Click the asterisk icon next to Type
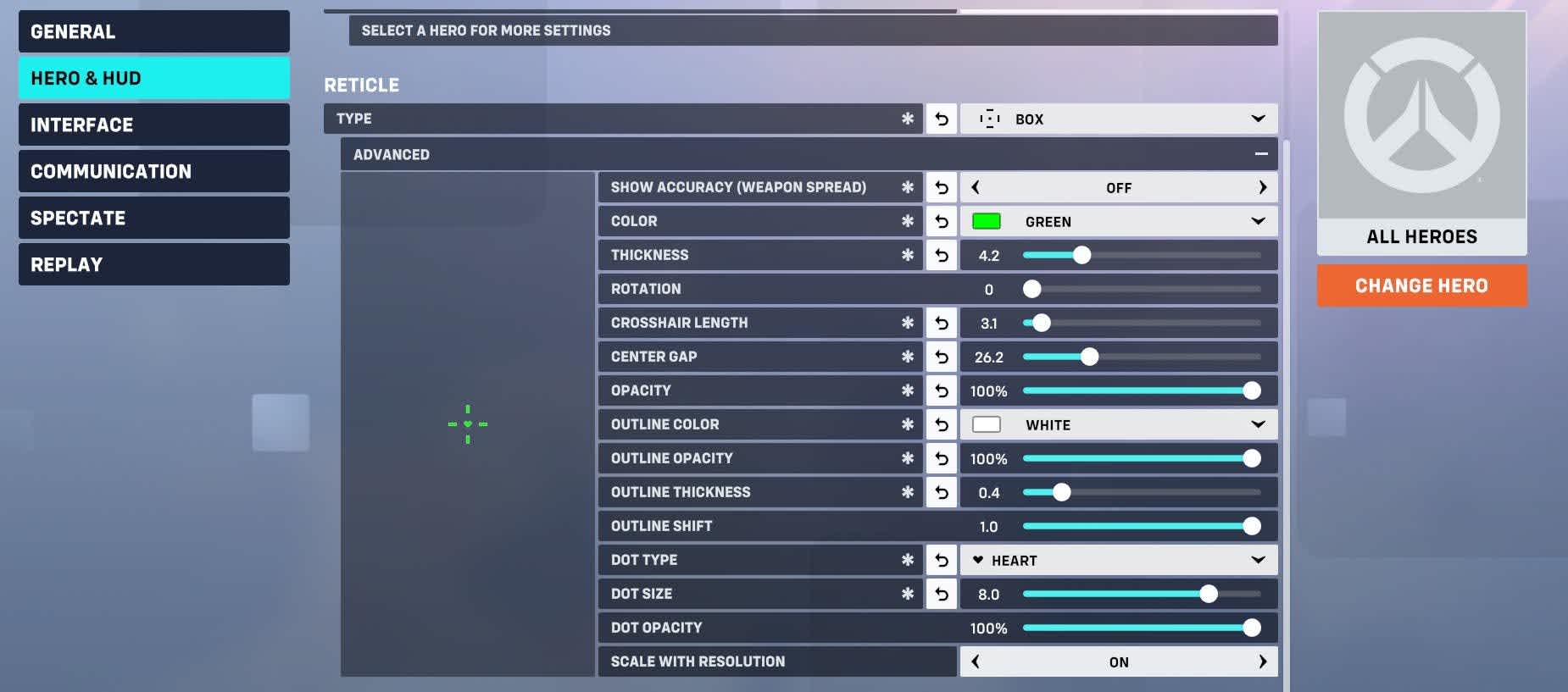This screenshot has height=692, width=1568. click(909, 119)
